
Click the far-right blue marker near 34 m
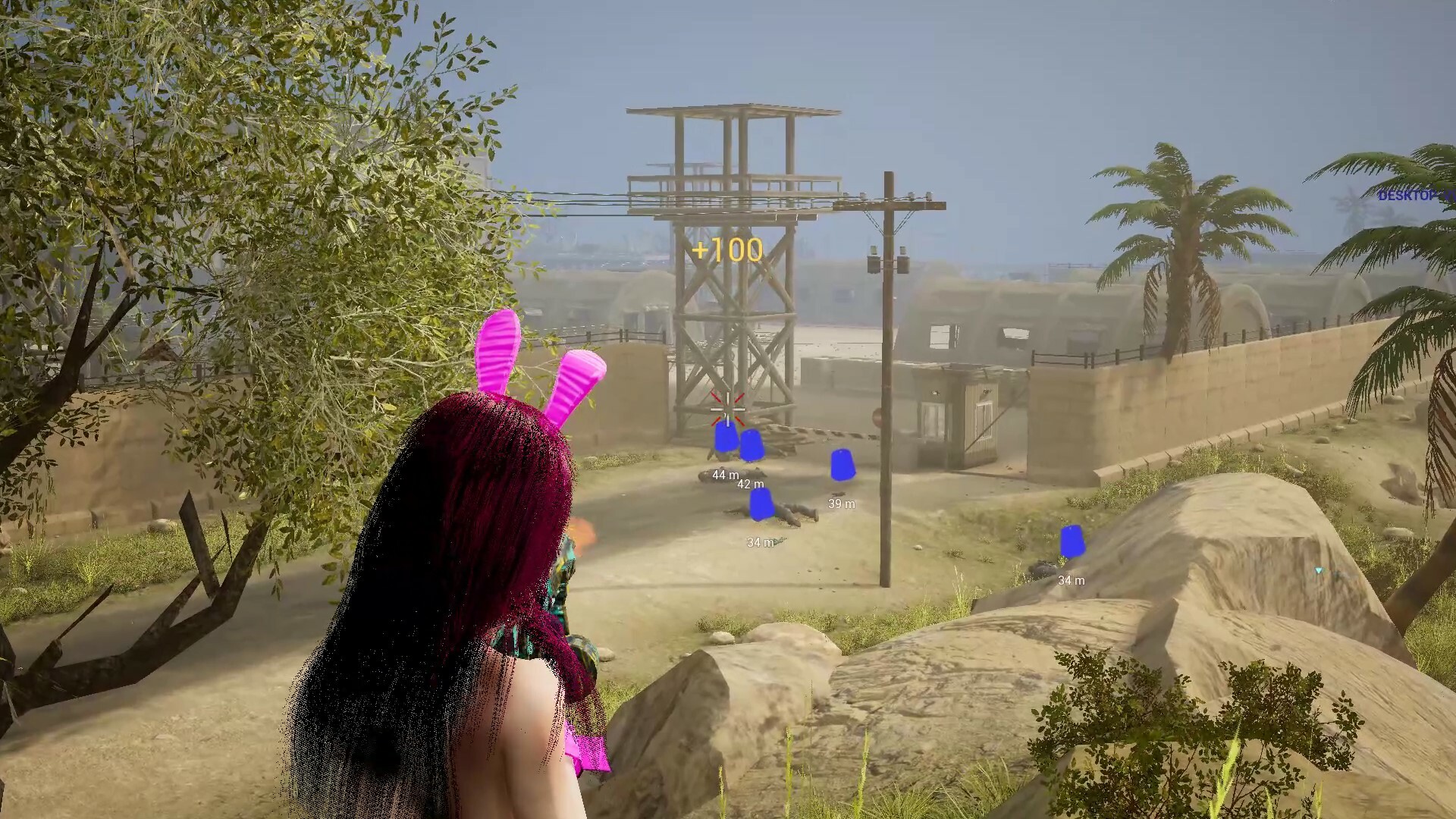tap(1073, 541)
